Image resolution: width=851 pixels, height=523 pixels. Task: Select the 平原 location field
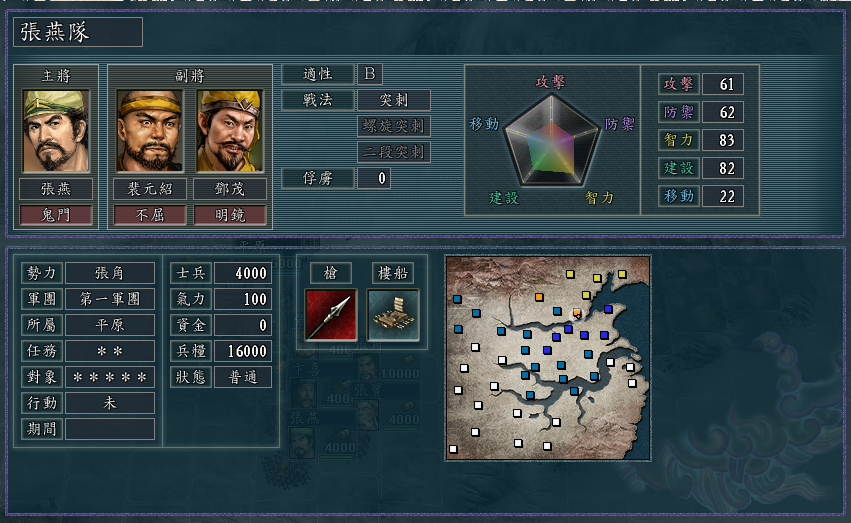click(x=110, y=325)
